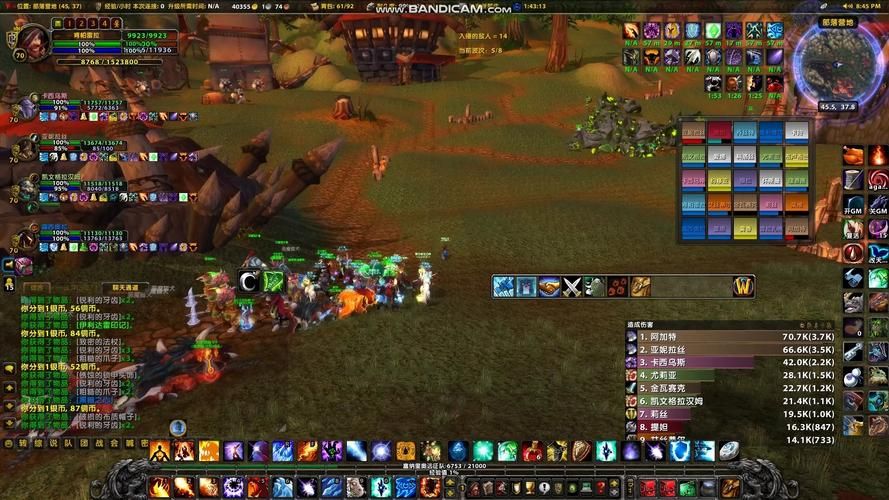Click the roast chicken food icon
Image resolution: width=889 pixels, height=500 pixels.
852,155
